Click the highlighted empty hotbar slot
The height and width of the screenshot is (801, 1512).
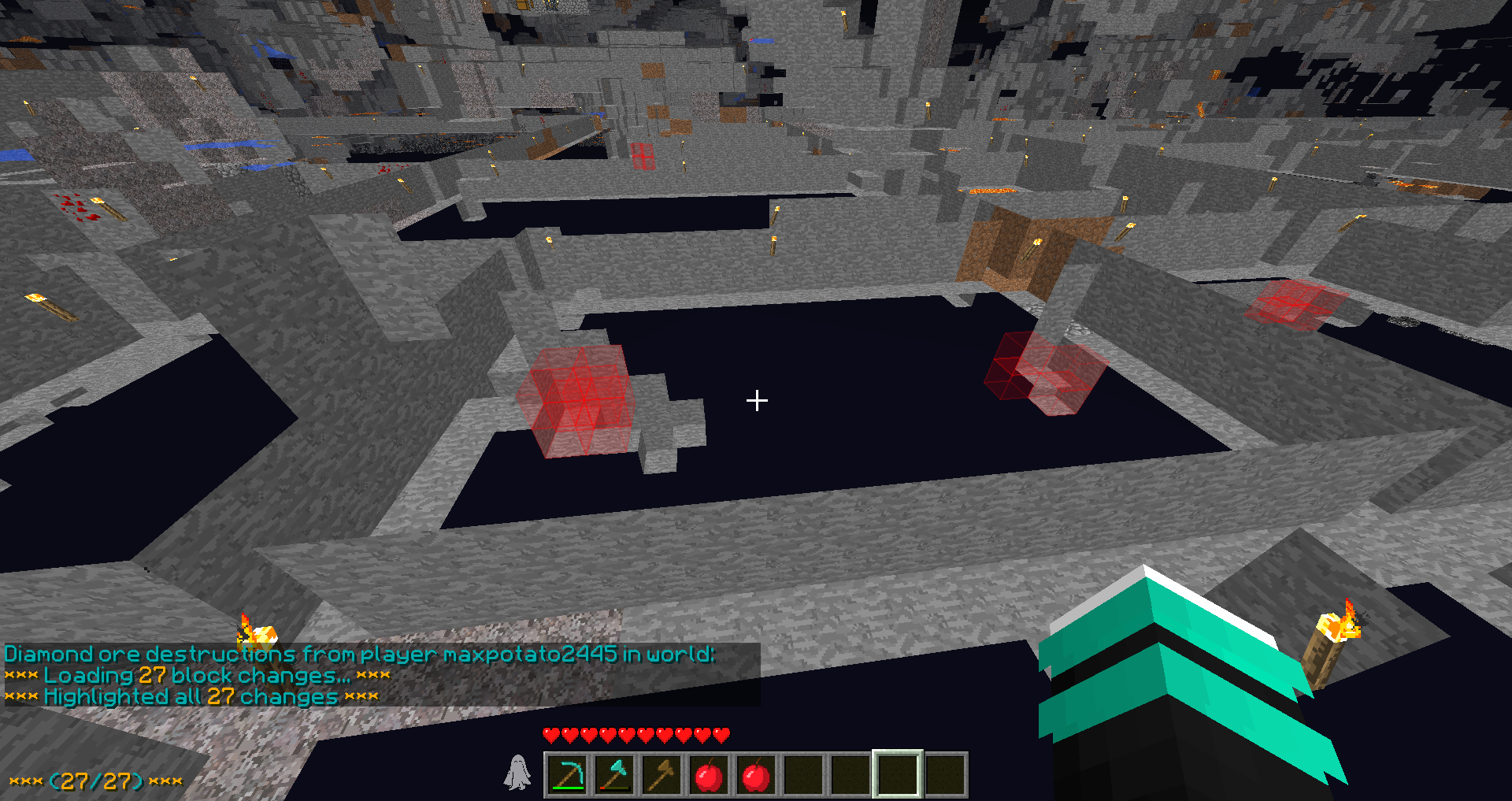898,775
